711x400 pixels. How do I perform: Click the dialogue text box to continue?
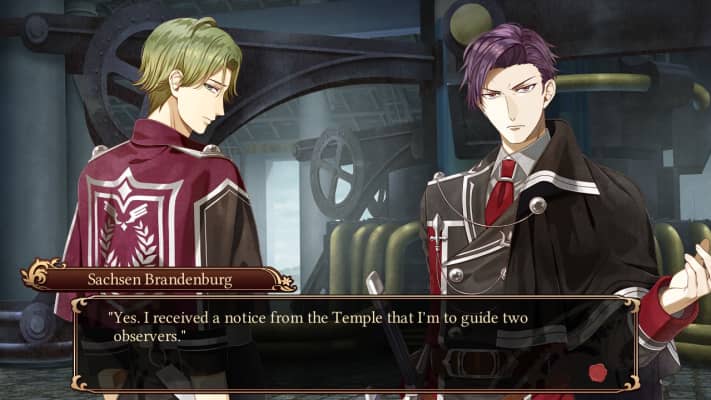pos(355,342)
